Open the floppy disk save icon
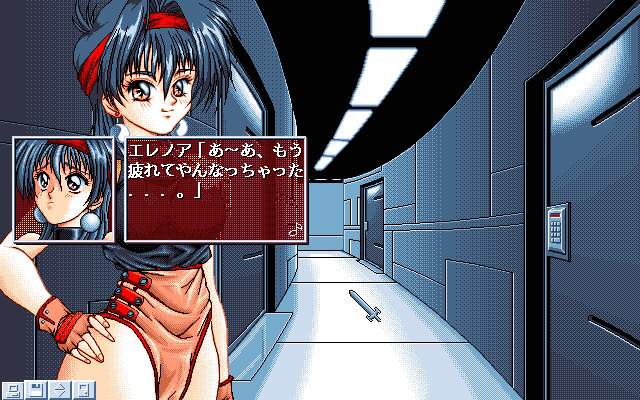The width and height of the screenshot is (640, 400). (37, 389)
